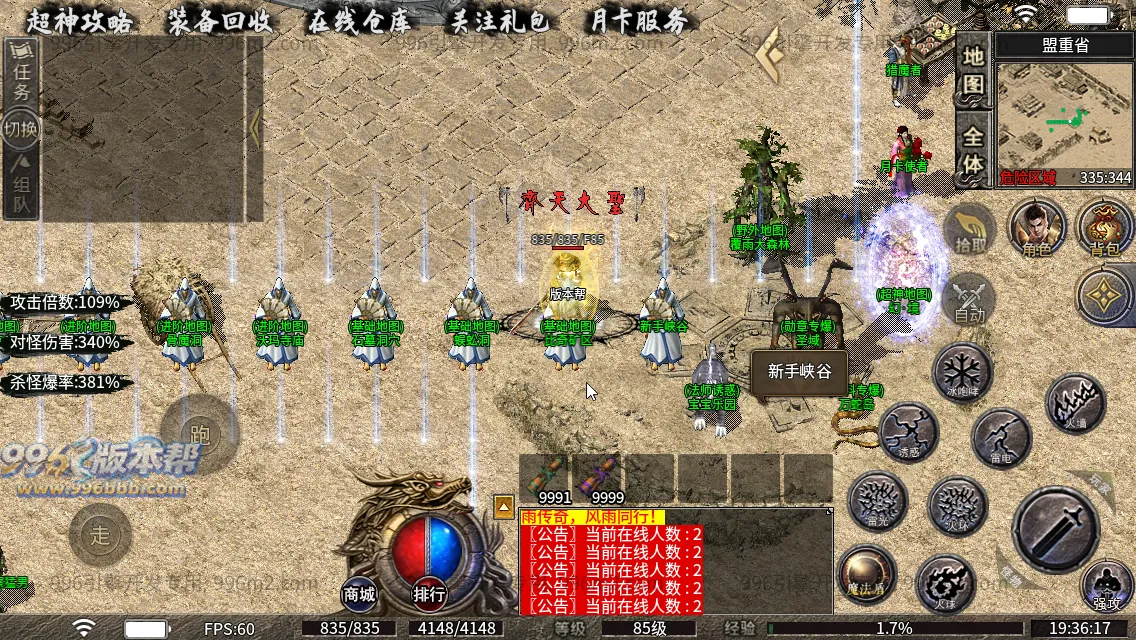Cast the 冰咆哮 ice roar skill
The height and width of the screenshot is (640, 1136).
point(962,372)
